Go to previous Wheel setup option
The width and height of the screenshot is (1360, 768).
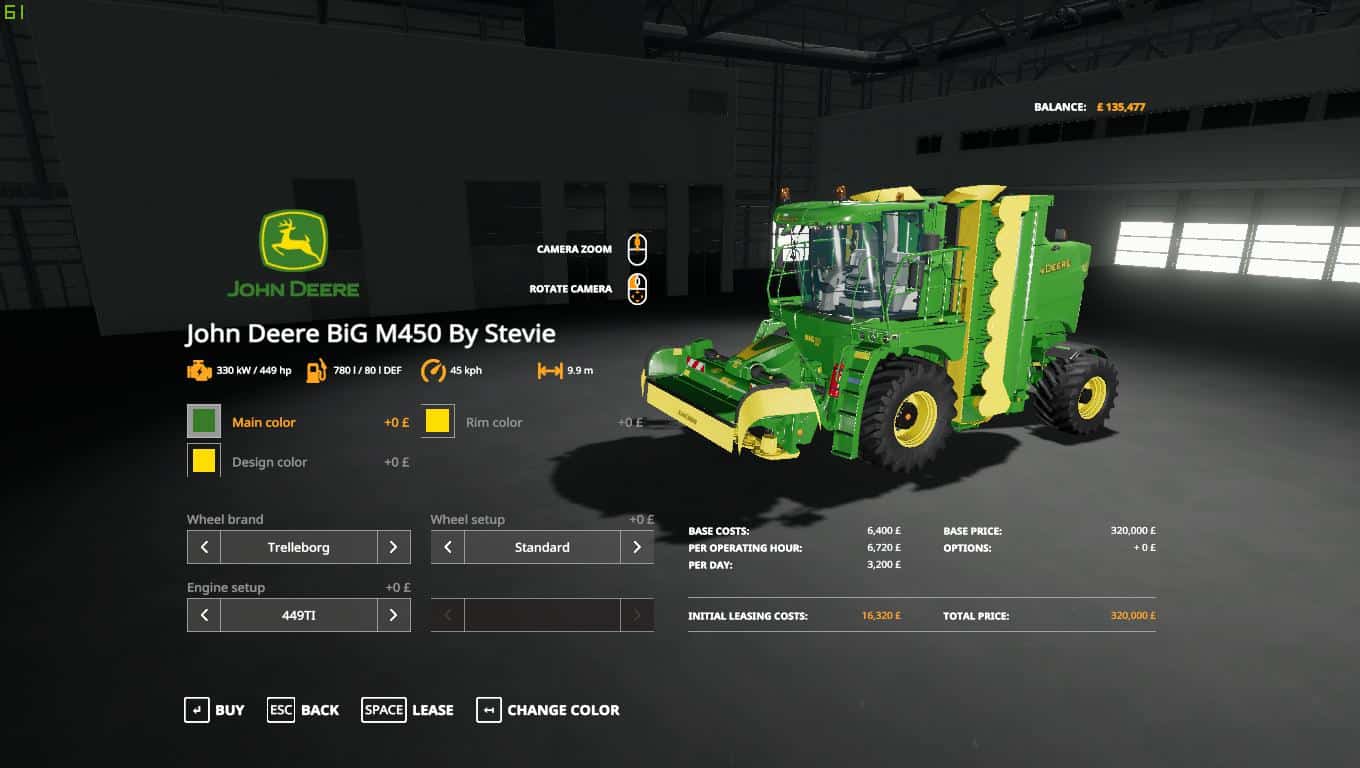coord(448,547)
